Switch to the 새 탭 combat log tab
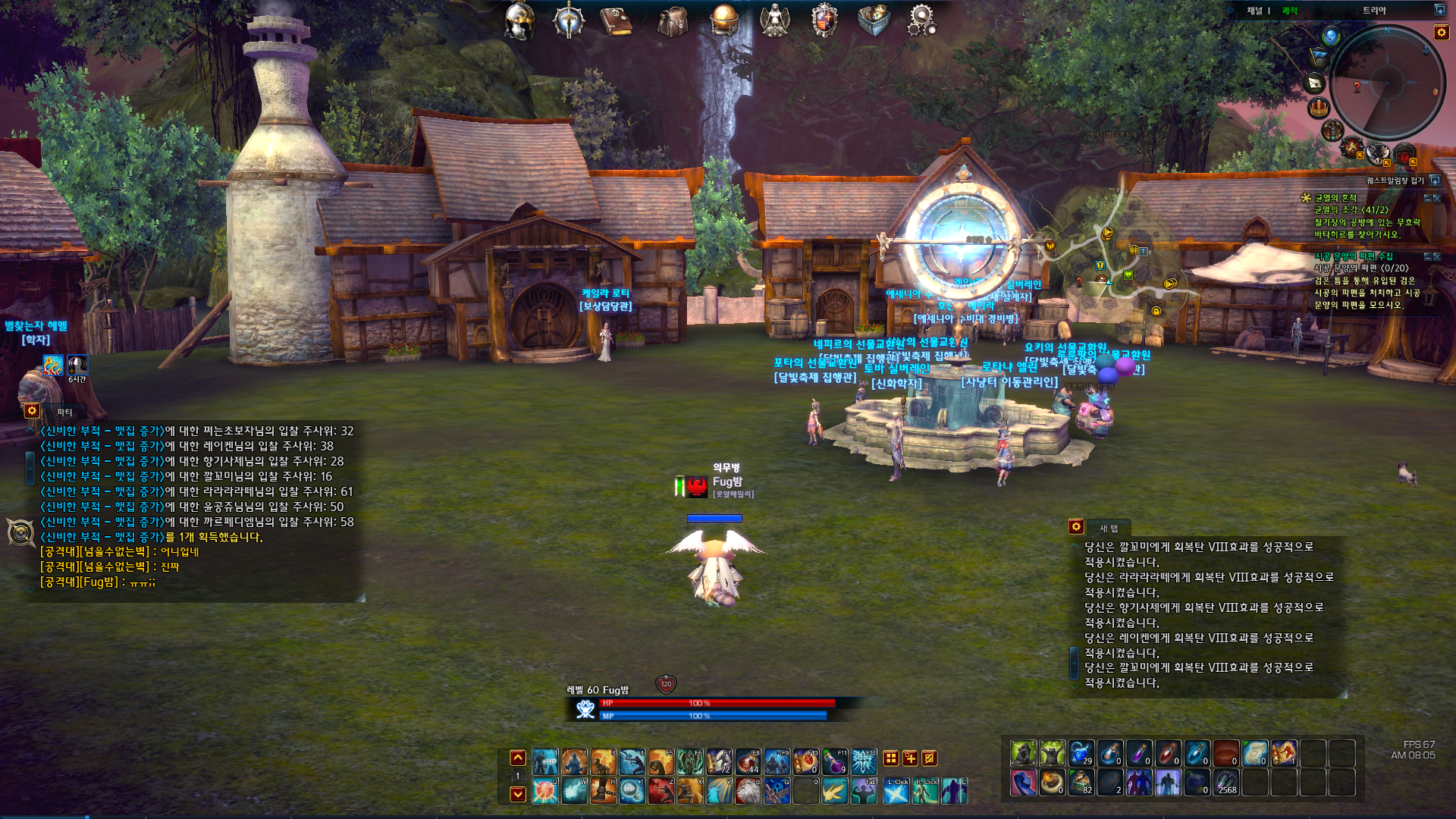The image size is (1456, 819). point(1109,528)
